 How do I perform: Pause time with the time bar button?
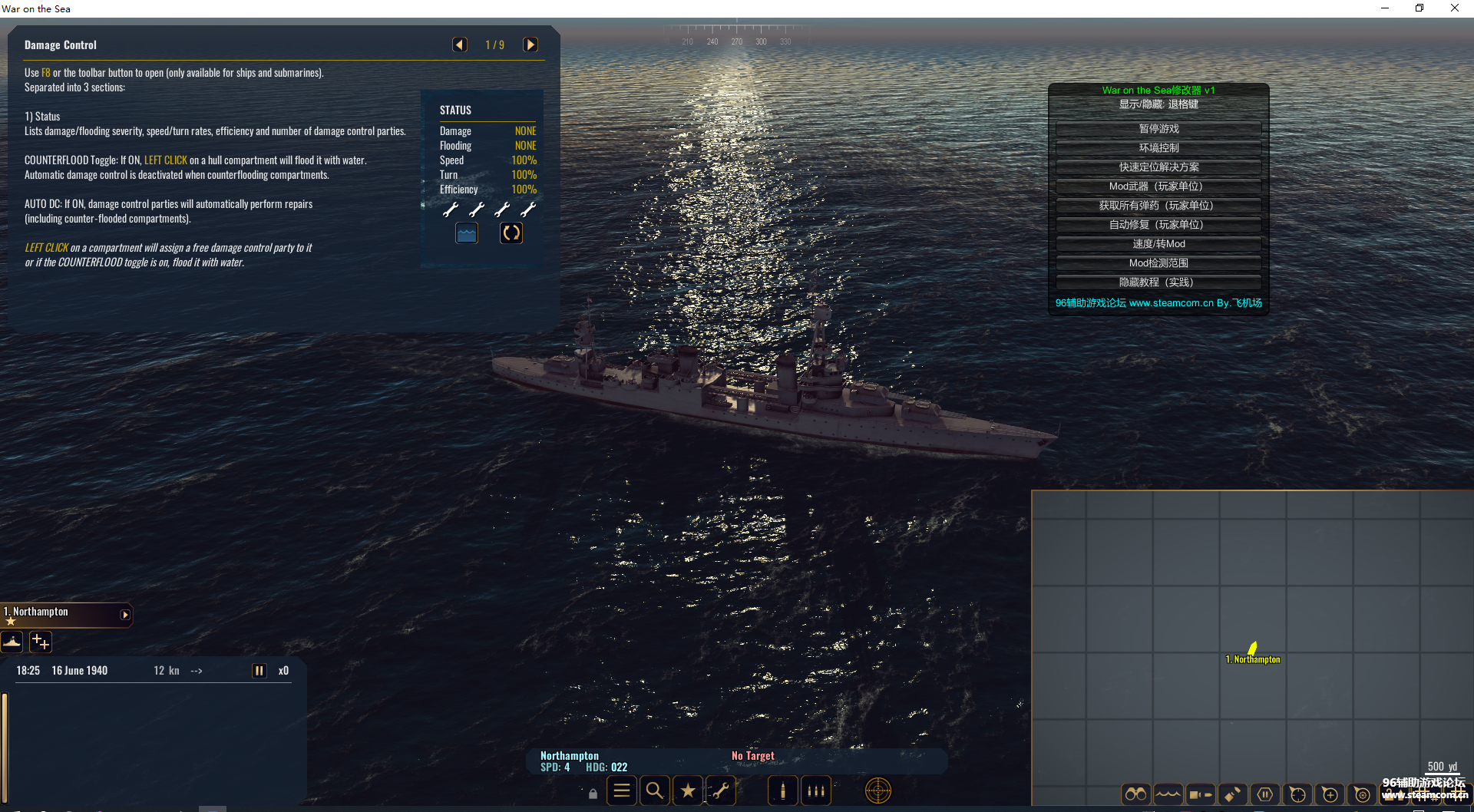pyautogui.click(x=259, y=671)
